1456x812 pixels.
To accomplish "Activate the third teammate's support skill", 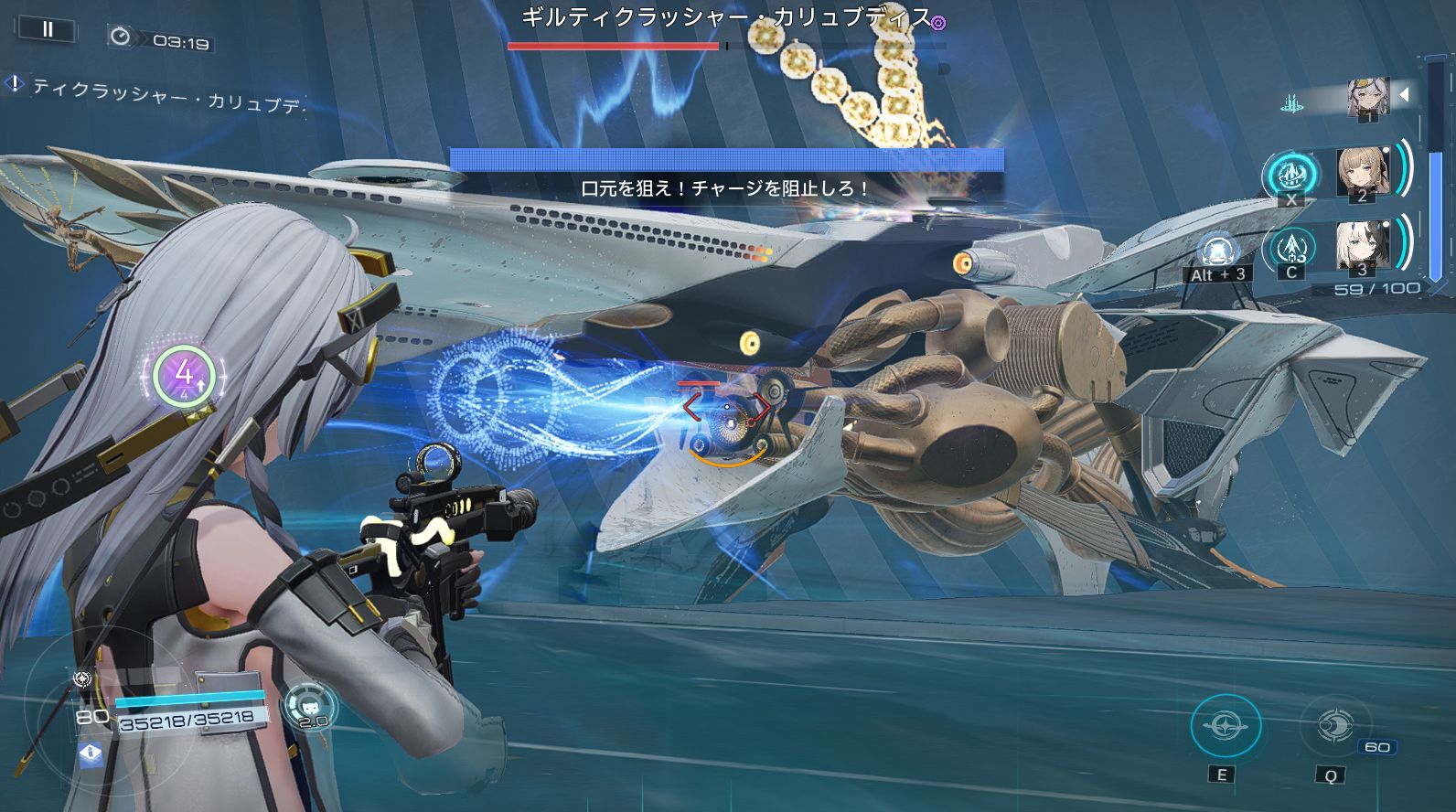I will point(1291,247).
